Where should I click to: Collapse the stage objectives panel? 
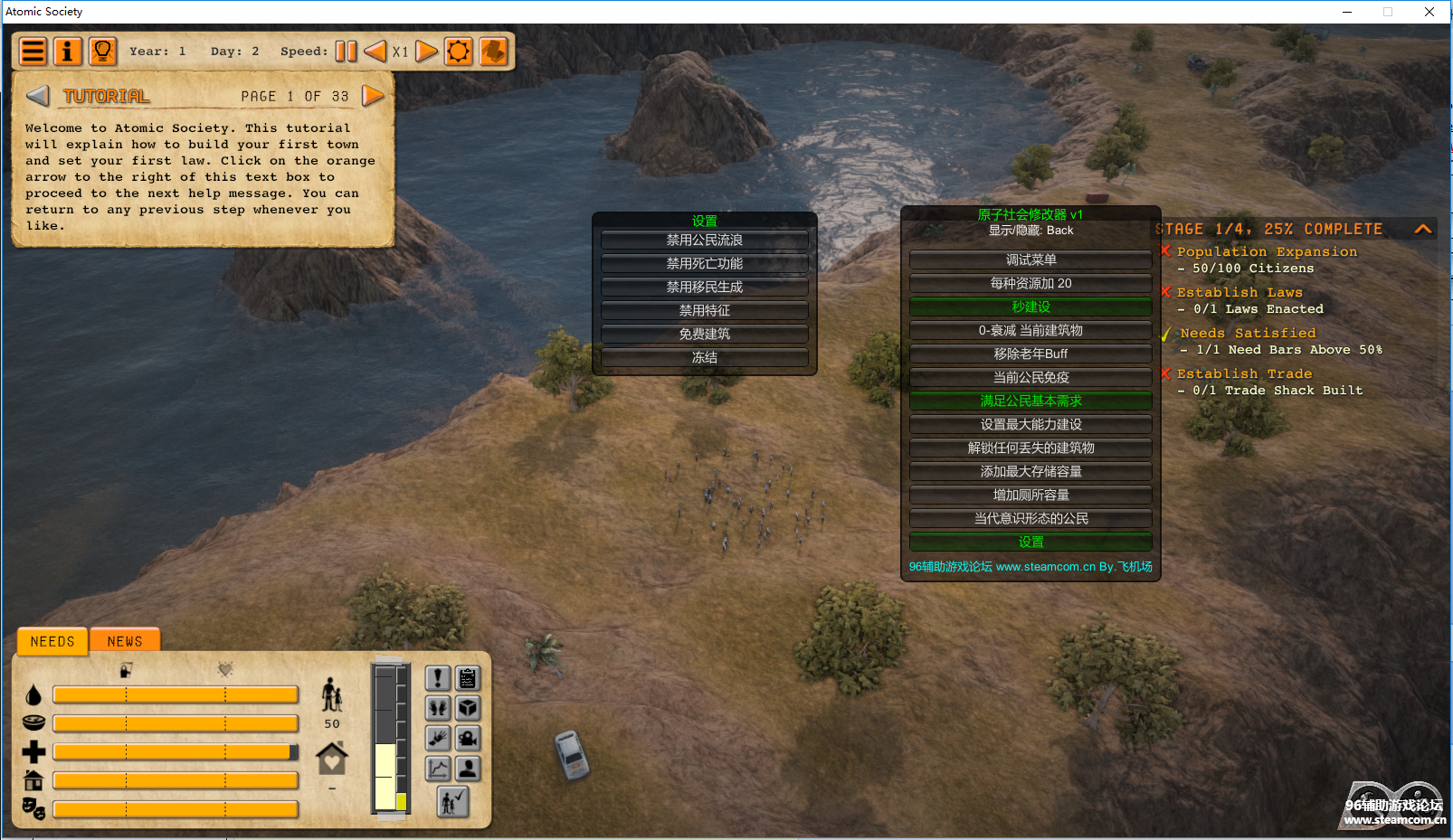(x=1423, y=229)
